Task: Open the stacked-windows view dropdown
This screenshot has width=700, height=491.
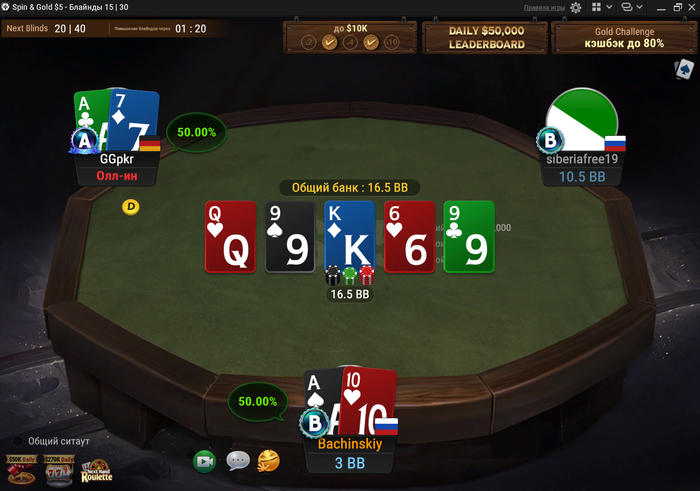Action: (630, 7)
